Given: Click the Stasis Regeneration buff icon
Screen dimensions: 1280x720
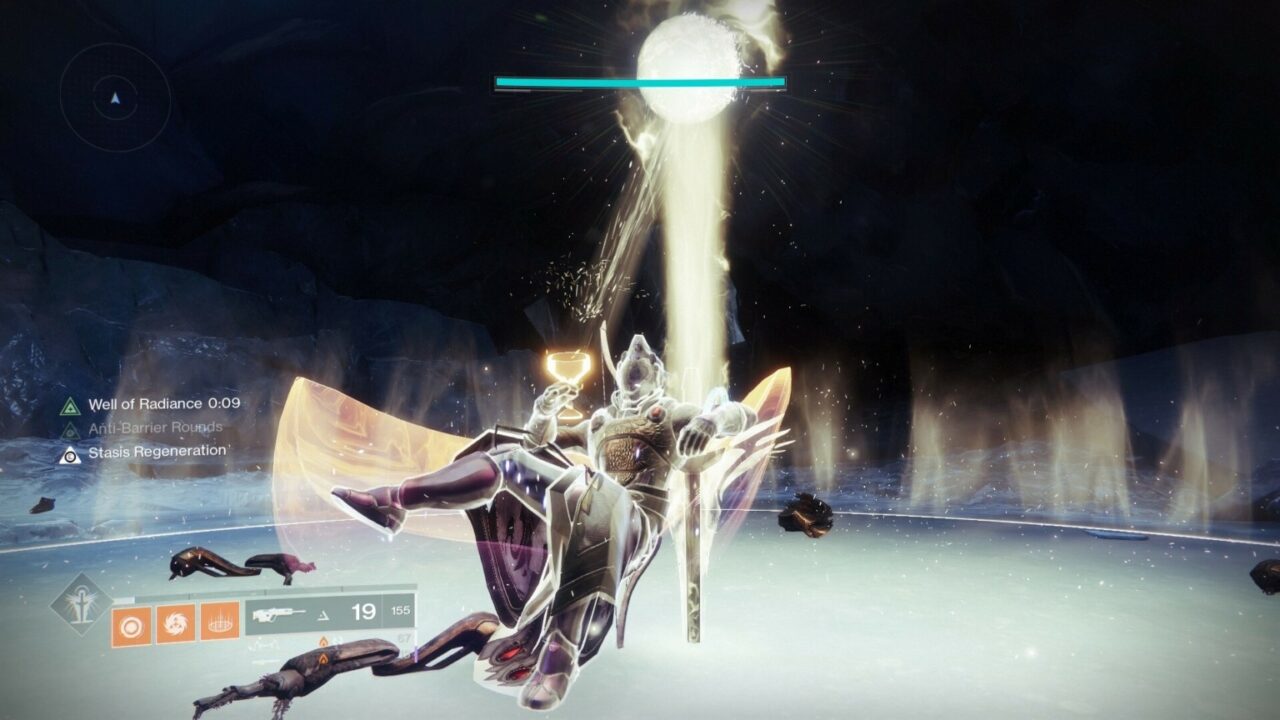Looking at the screenshot, I should pyautogui.click(x=70, y=455).
